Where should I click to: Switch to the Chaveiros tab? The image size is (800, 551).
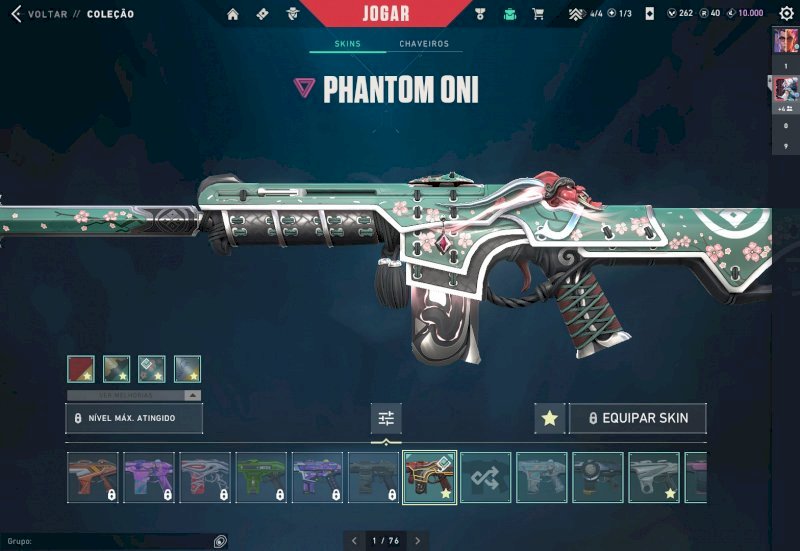pos(424,44)
